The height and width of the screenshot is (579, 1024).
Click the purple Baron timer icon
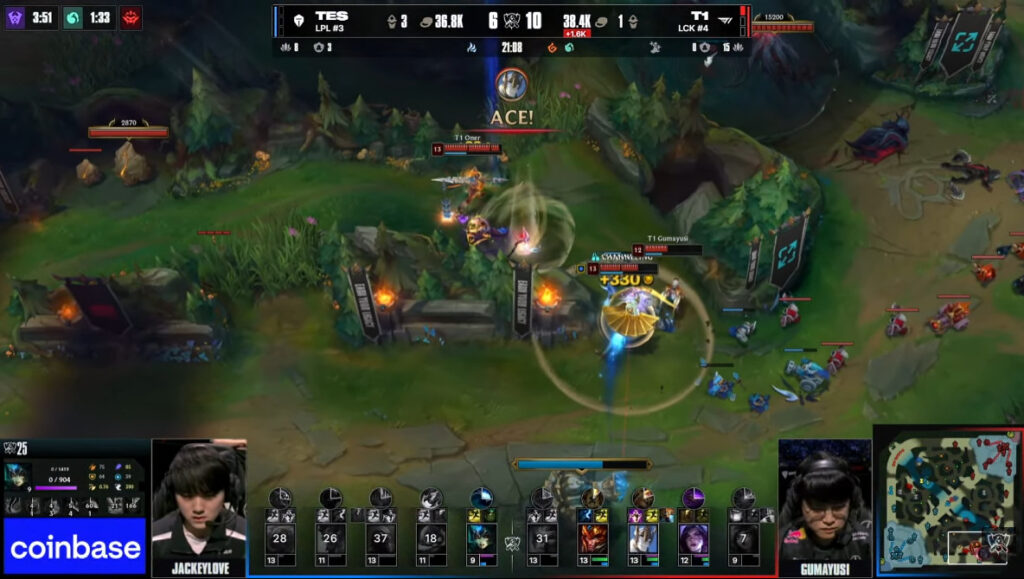tap(15, 17)
